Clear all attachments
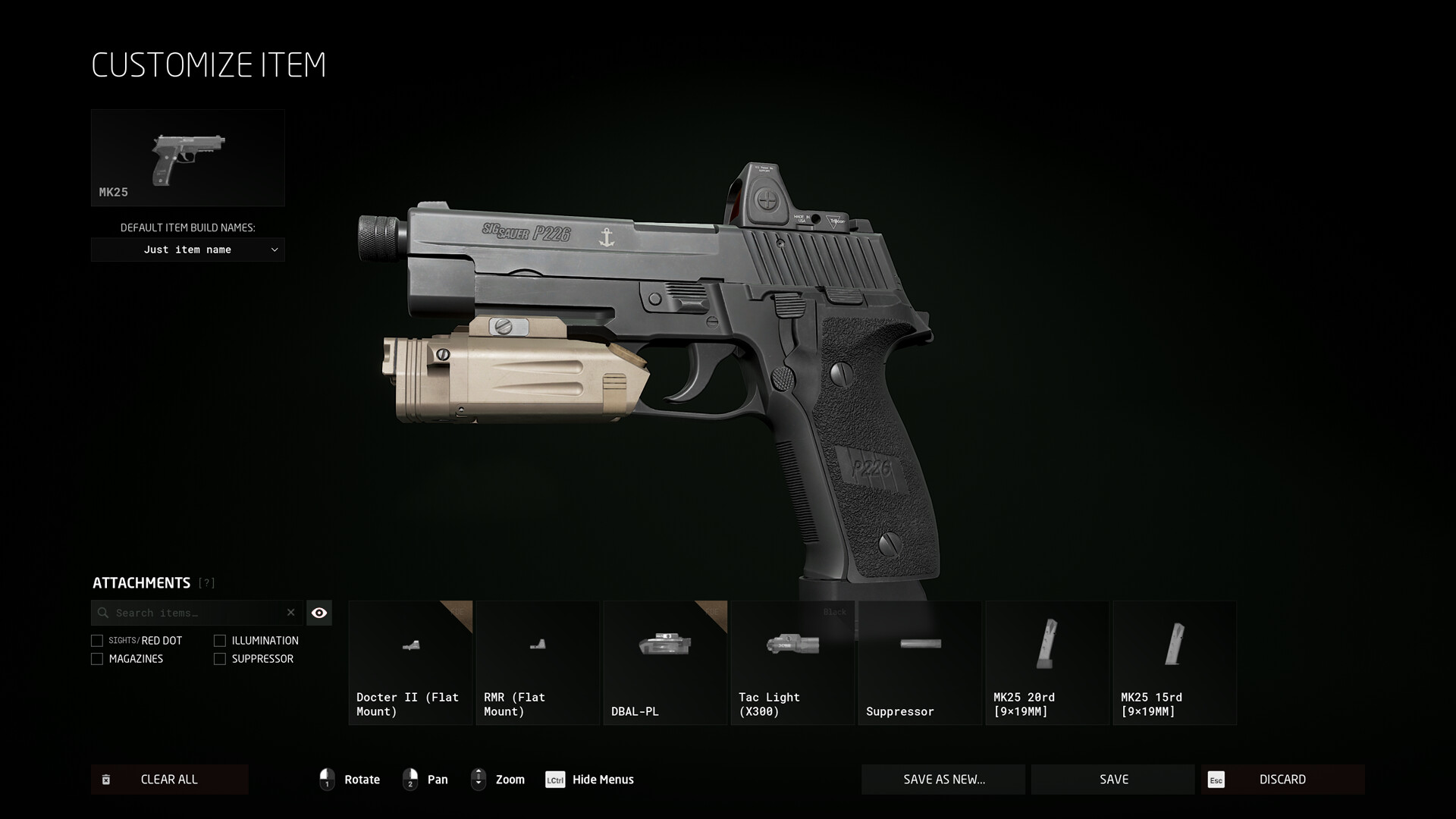The image size is (1456, 819). pos(169,780)
